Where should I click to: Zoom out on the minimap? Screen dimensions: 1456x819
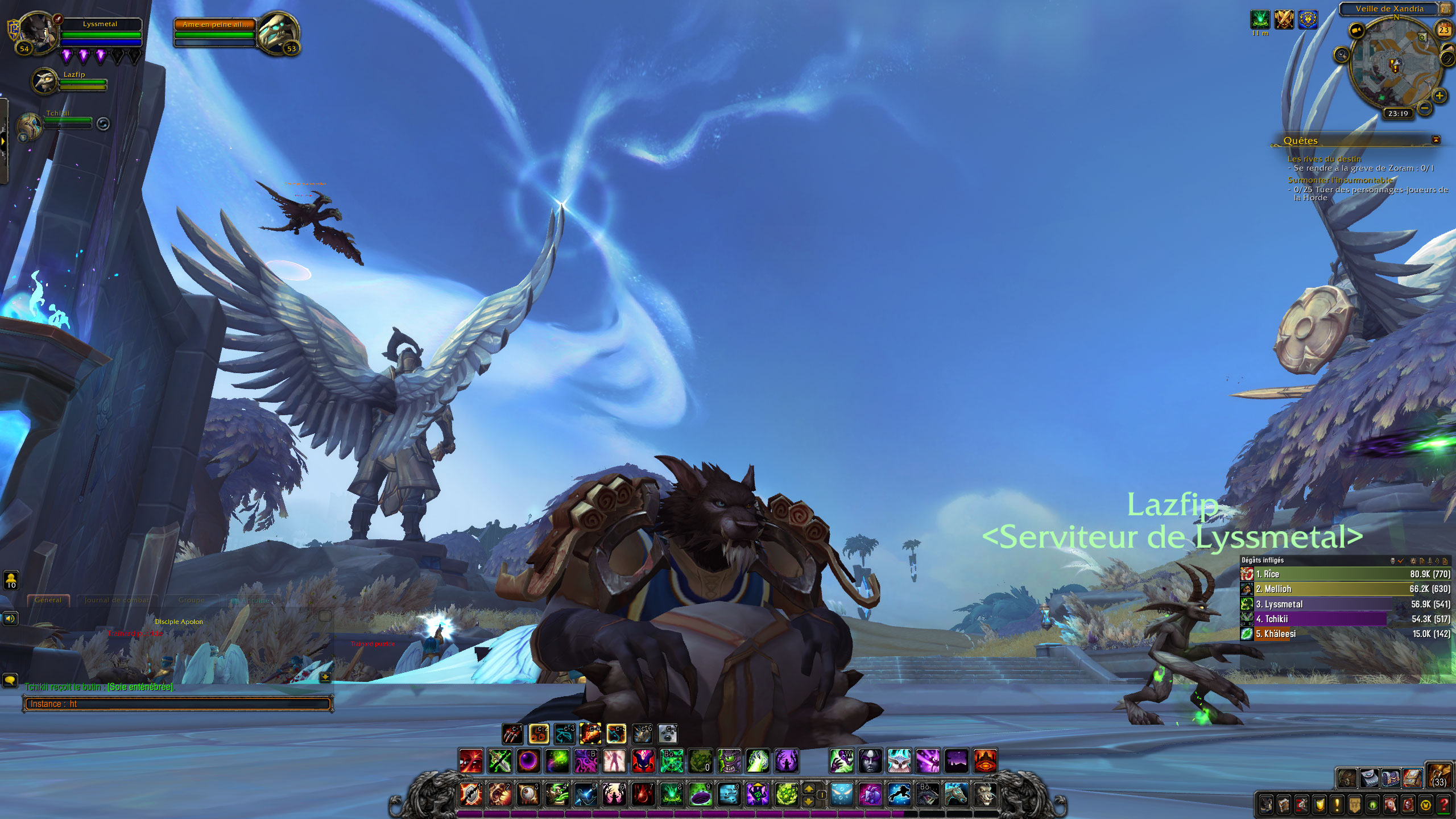[x=1424, y=107]
